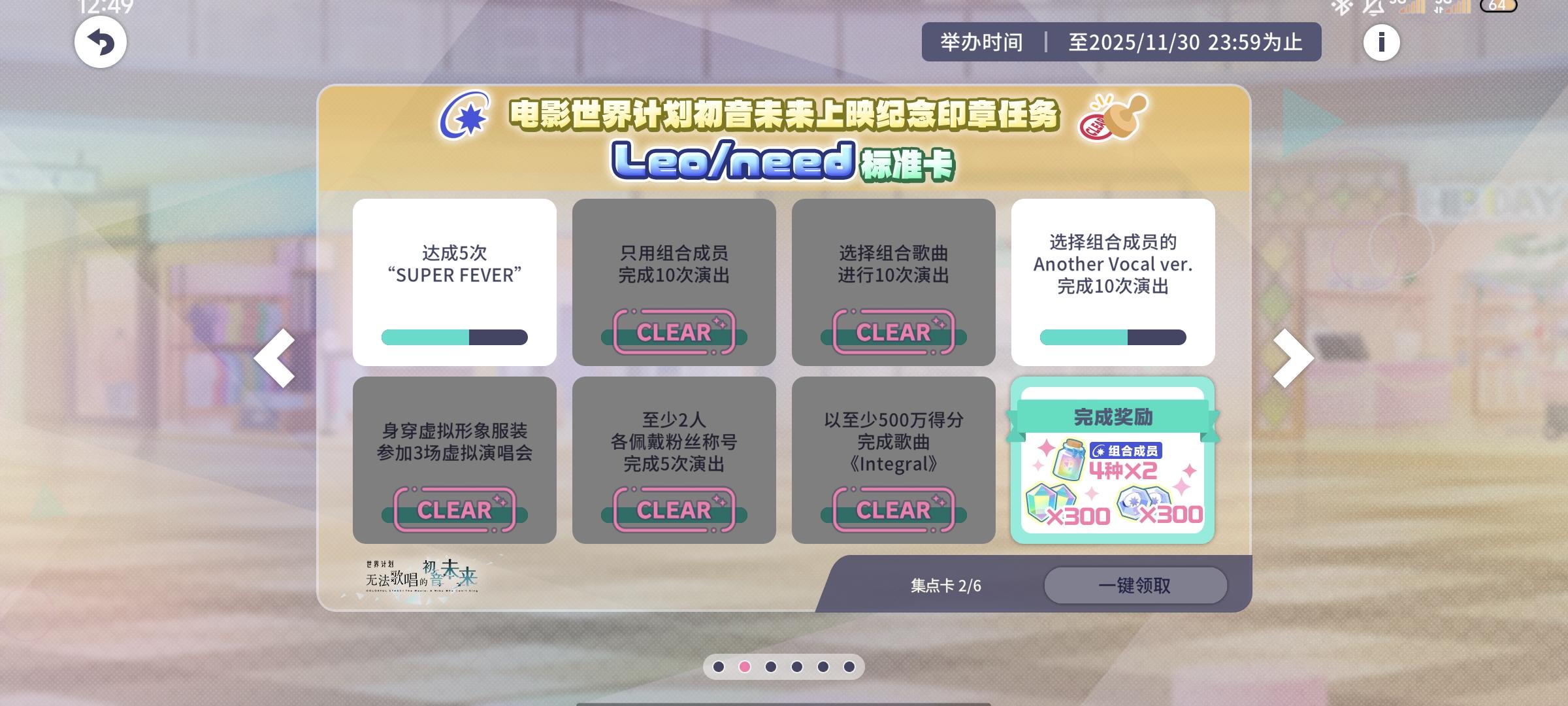
Task: Tap the SUPER FEVER task progress bar
Action: point(456,337)
